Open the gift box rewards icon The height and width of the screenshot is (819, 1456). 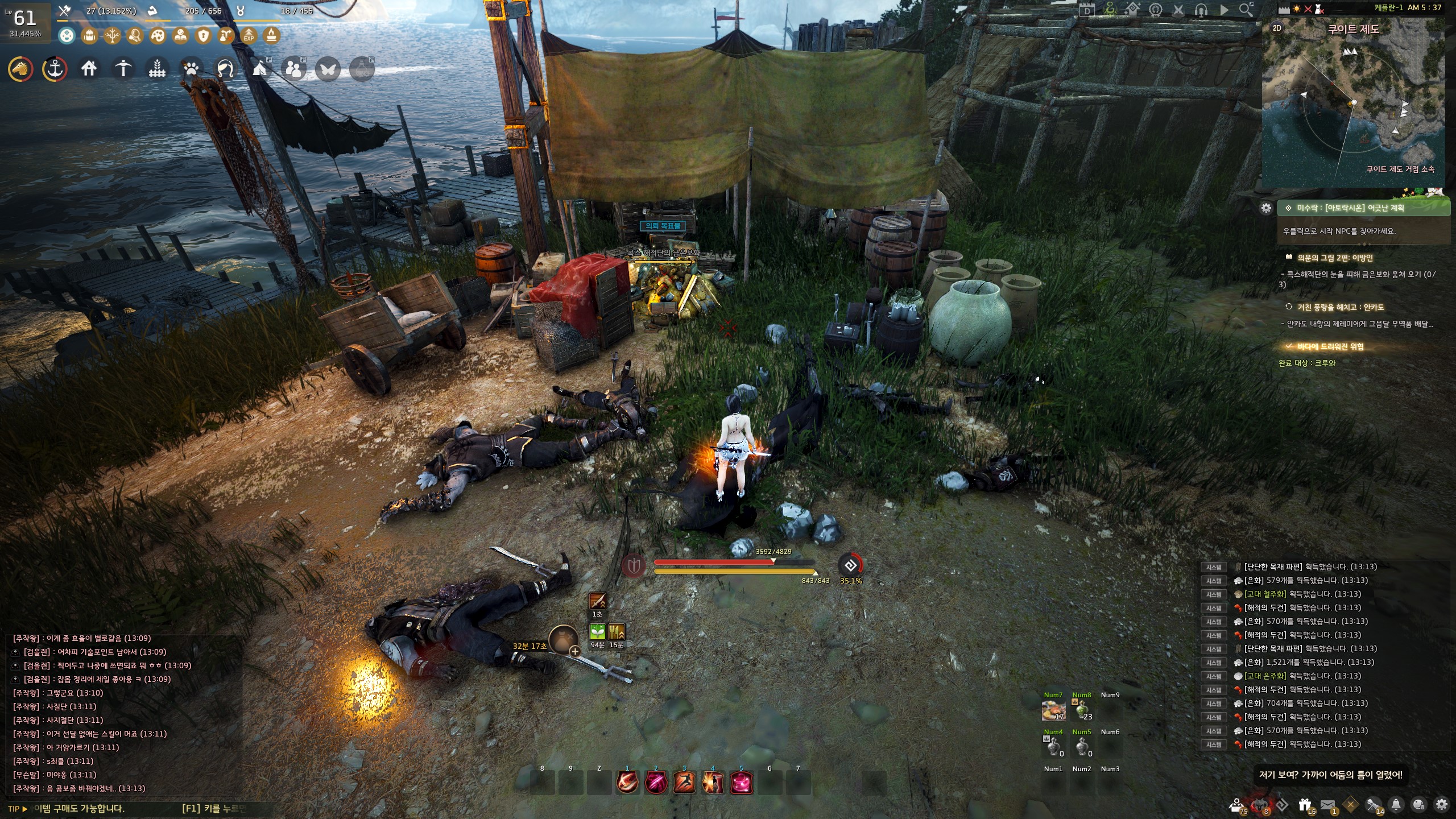(1305, 805)
